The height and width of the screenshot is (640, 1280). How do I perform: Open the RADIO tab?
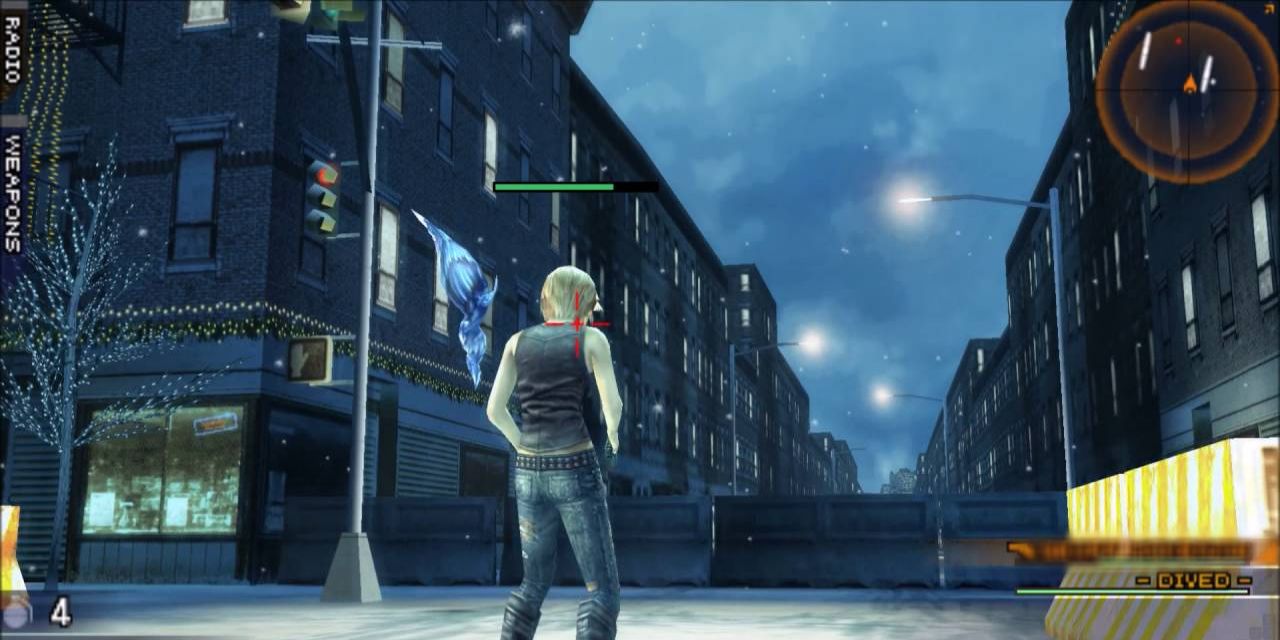click(12, 50)
